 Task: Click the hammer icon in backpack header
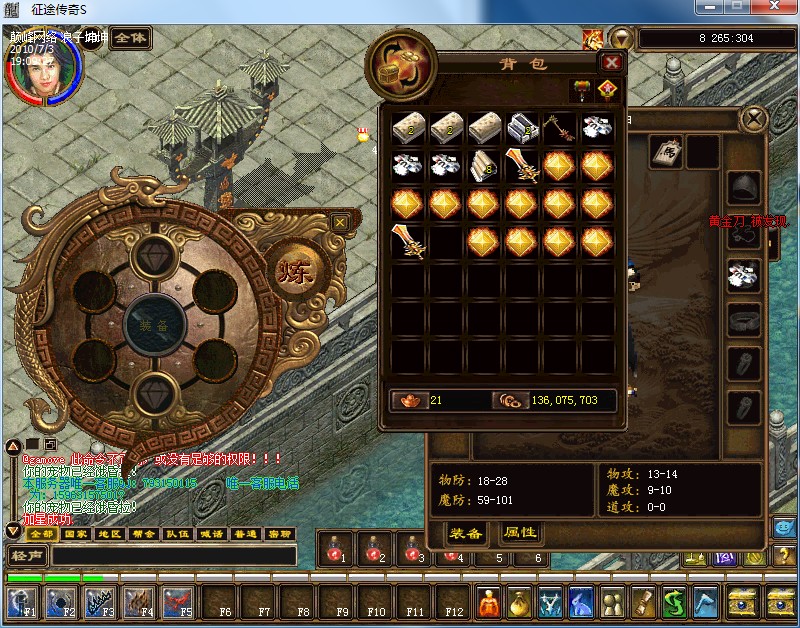click(581, 89)
